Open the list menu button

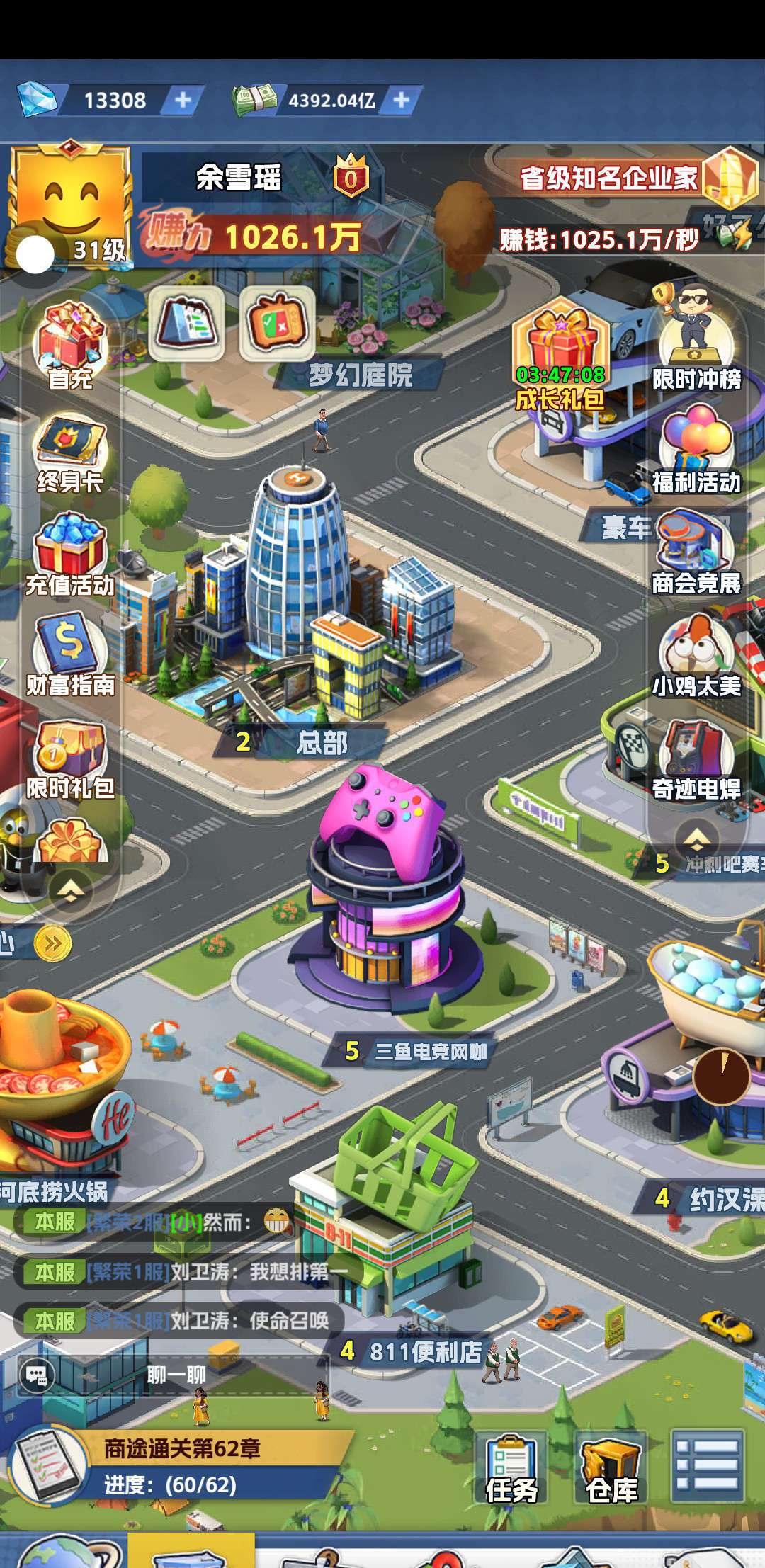click(x=707, y=1465)
